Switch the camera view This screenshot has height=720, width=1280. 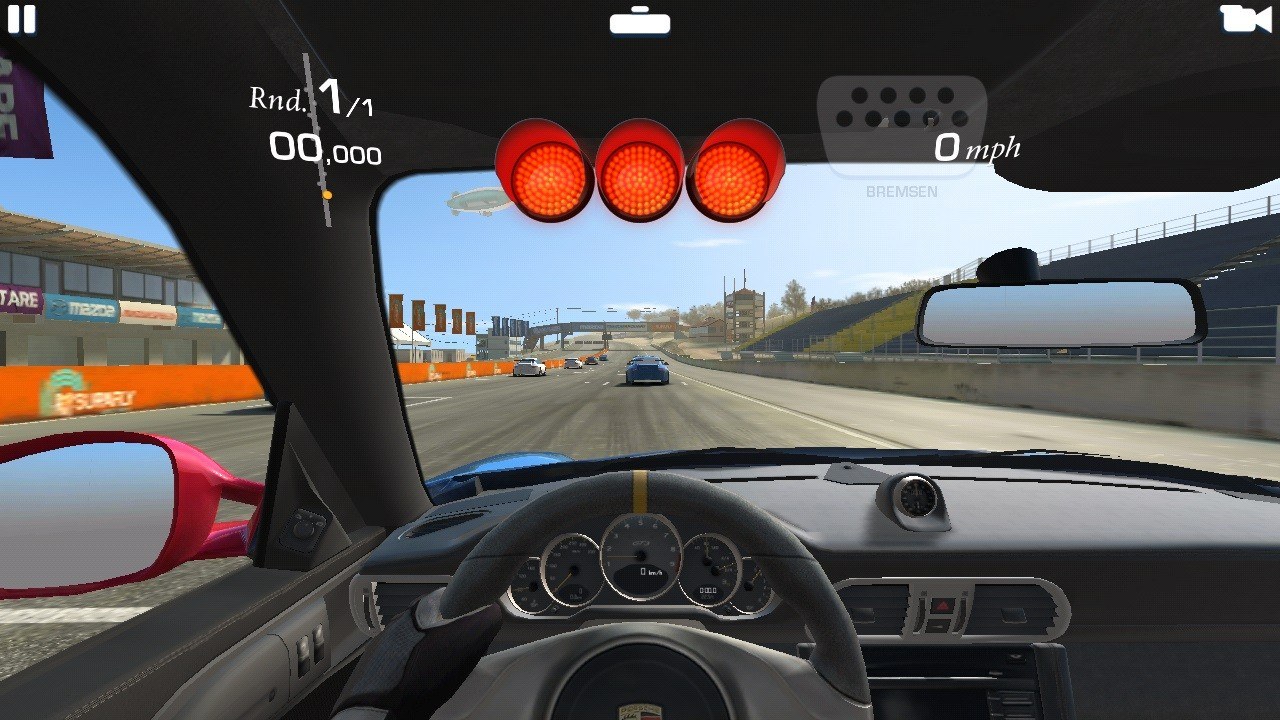(x=1244, y=19)
